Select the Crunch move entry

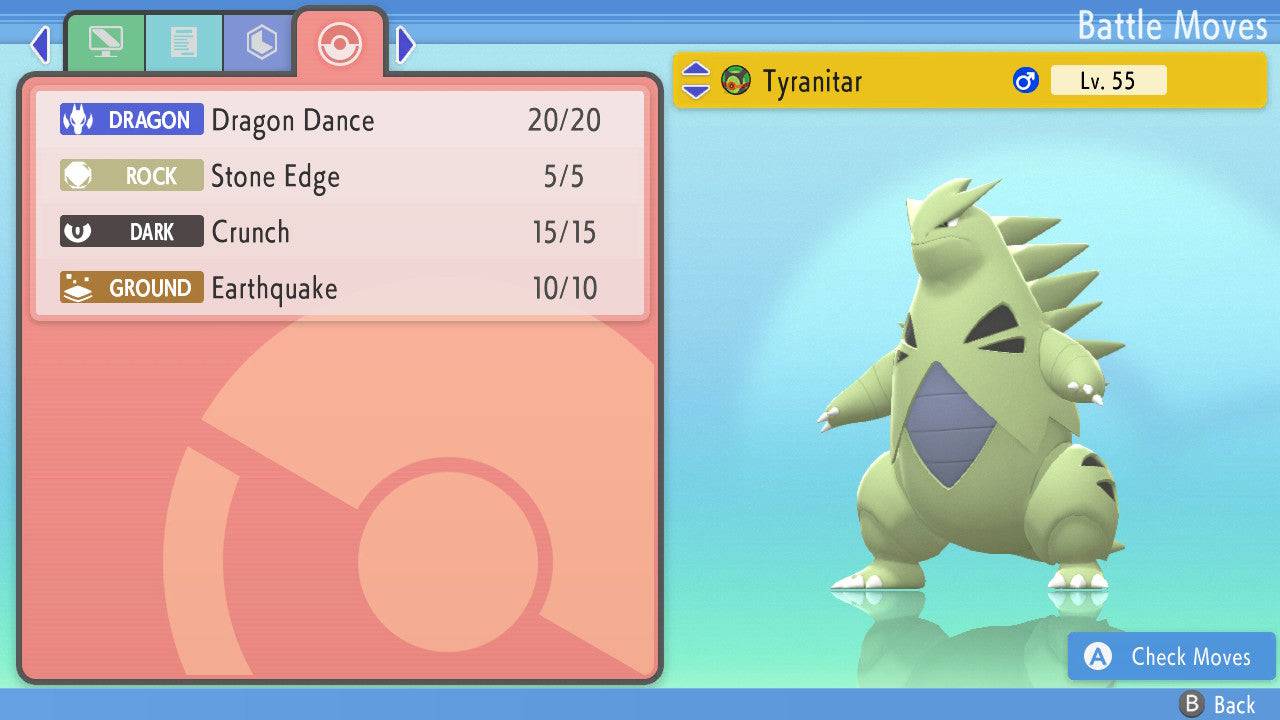pyautogui.click(x=340, y=233)
